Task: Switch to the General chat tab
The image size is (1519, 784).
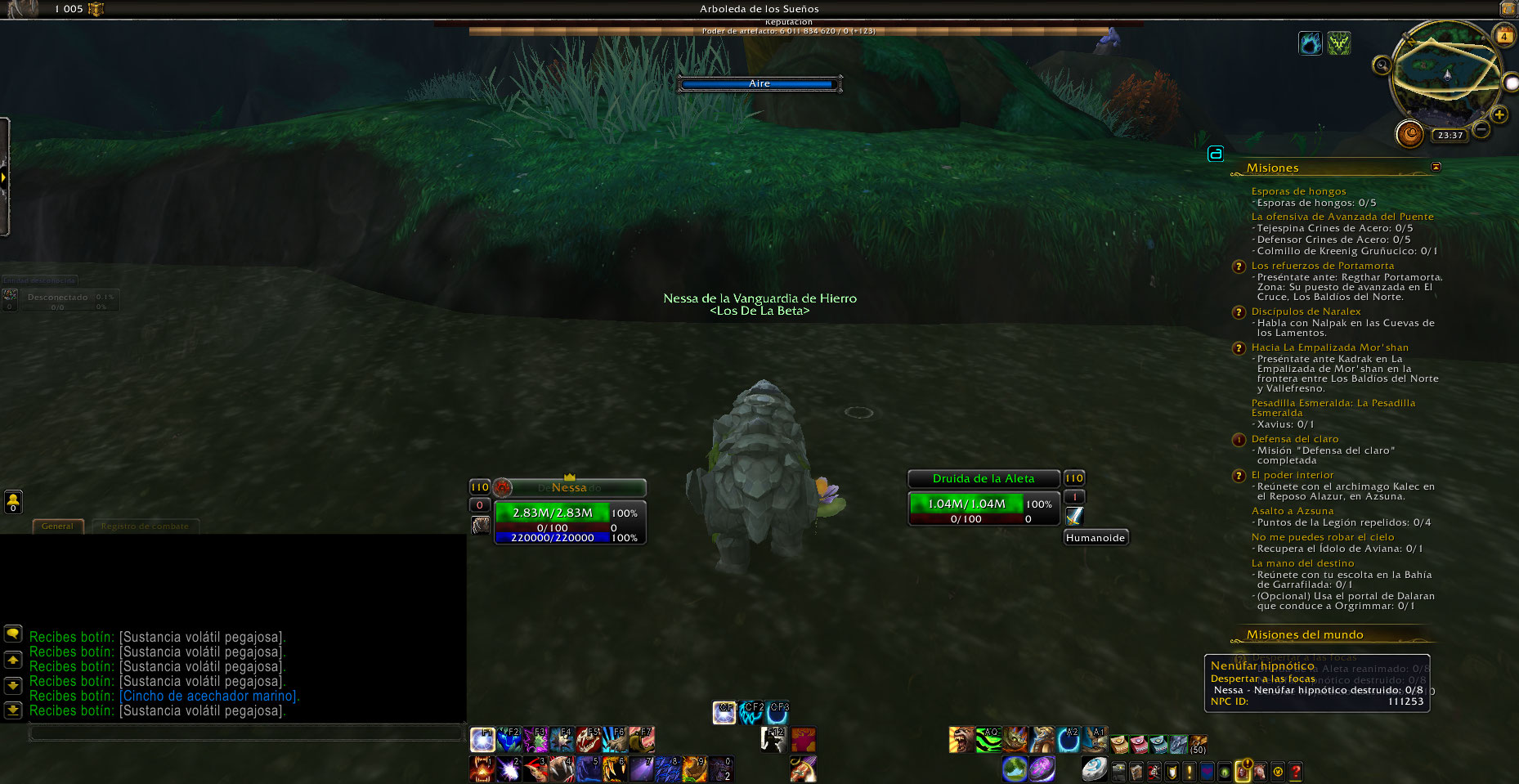Action: (57, 526)
